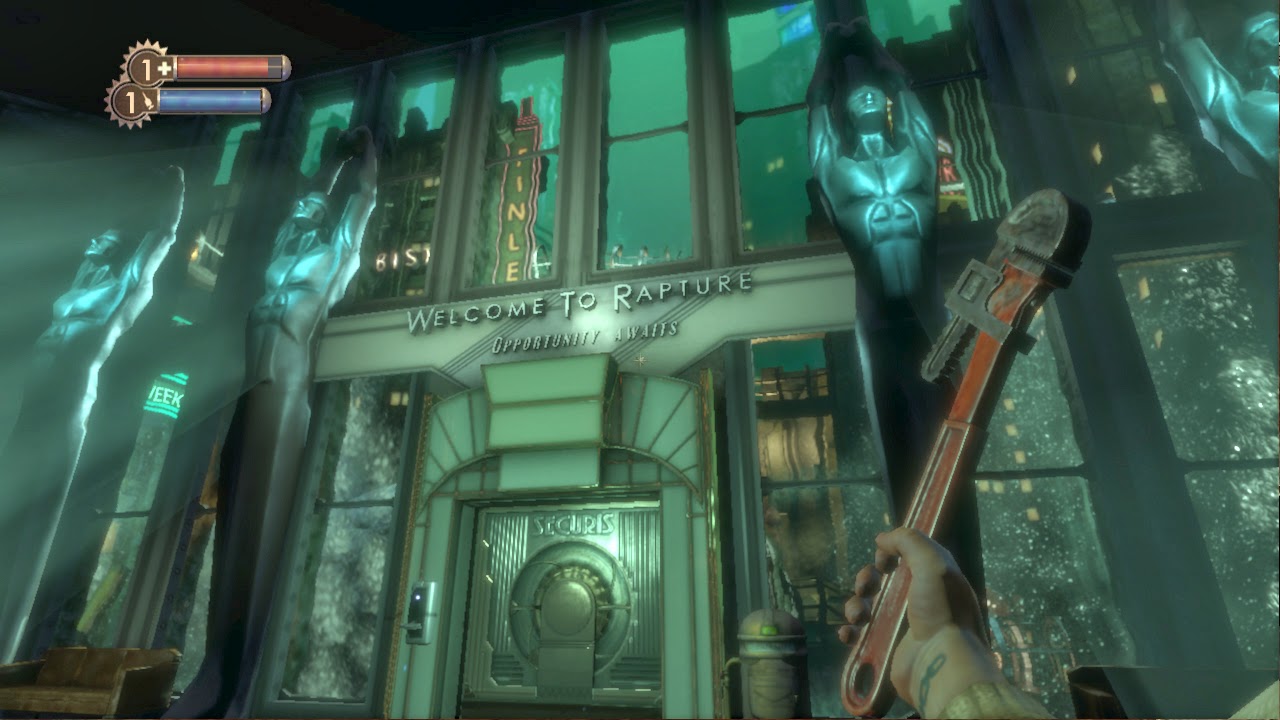Click the blue EVE bar
The width and height of the screenshot is (1280, 720).
[215, 100]
